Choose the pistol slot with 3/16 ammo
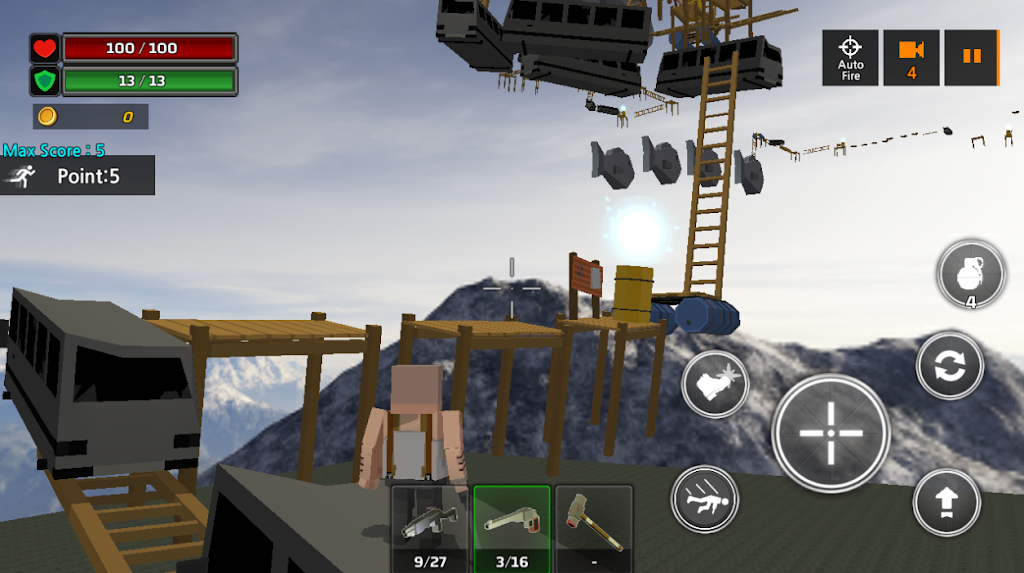 (512, 527)
